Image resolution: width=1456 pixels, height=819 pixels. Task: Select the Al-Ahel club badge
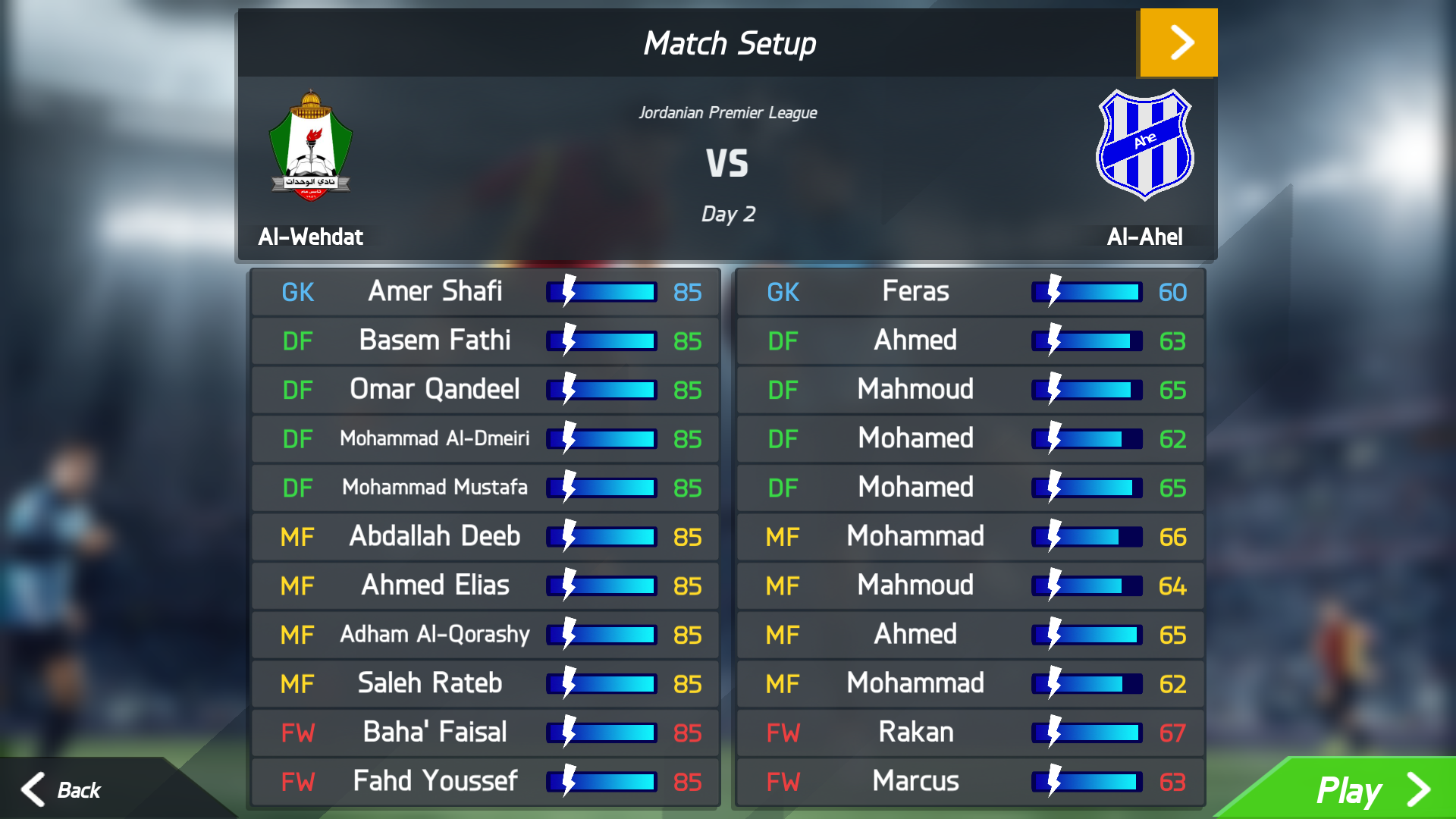coord(1144,144)
